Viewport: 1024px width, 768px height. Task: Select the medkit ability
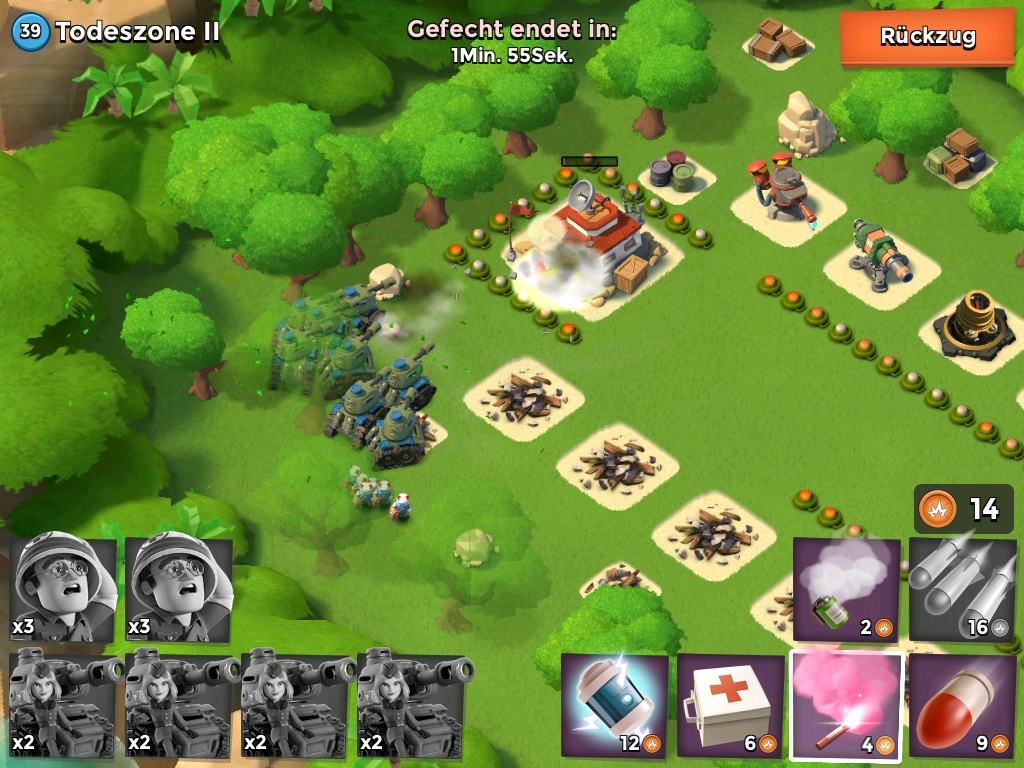[x=730, y=705]
